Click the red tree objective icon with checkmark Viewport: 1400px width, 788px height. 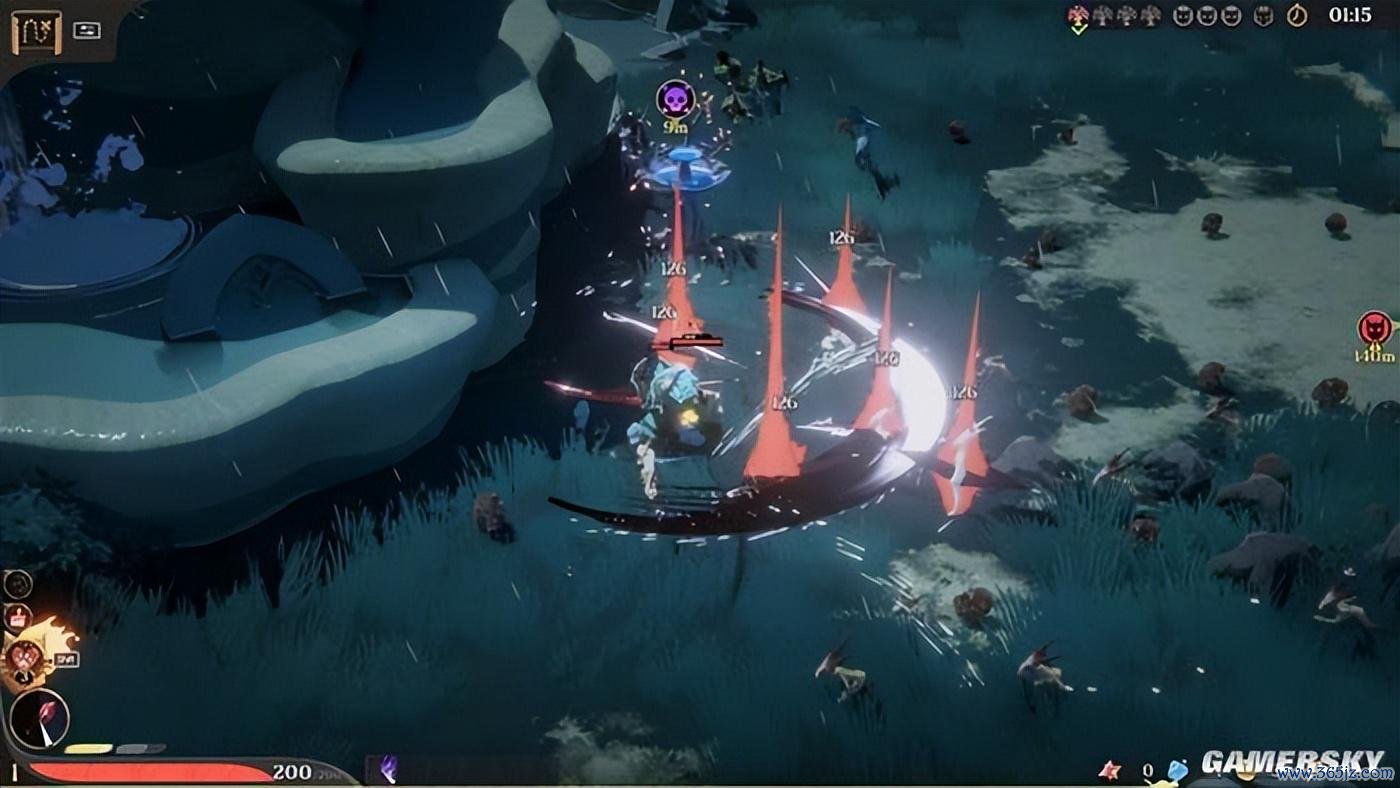(x=1078, y=16)
